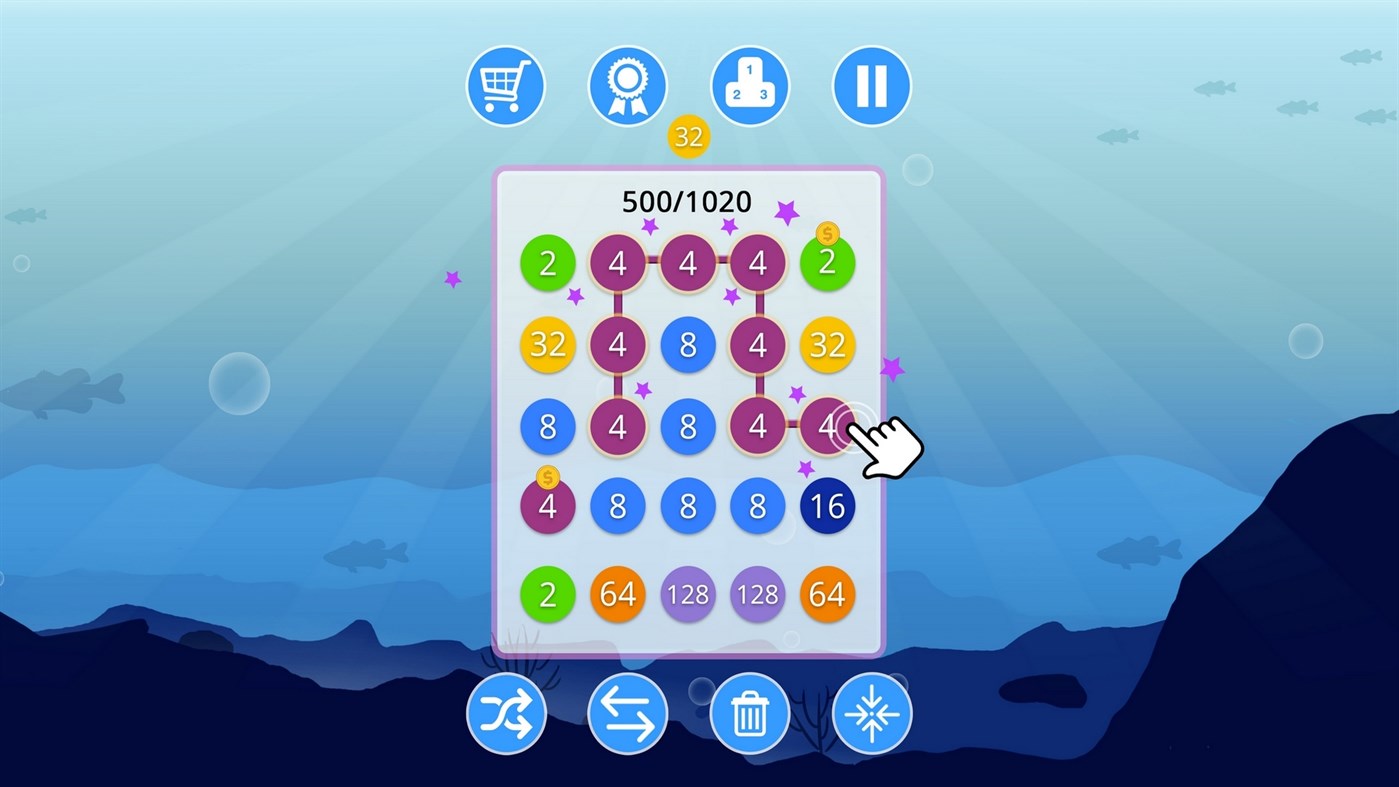
Task: Select the swap arrows booster
Action: (627, 712)
